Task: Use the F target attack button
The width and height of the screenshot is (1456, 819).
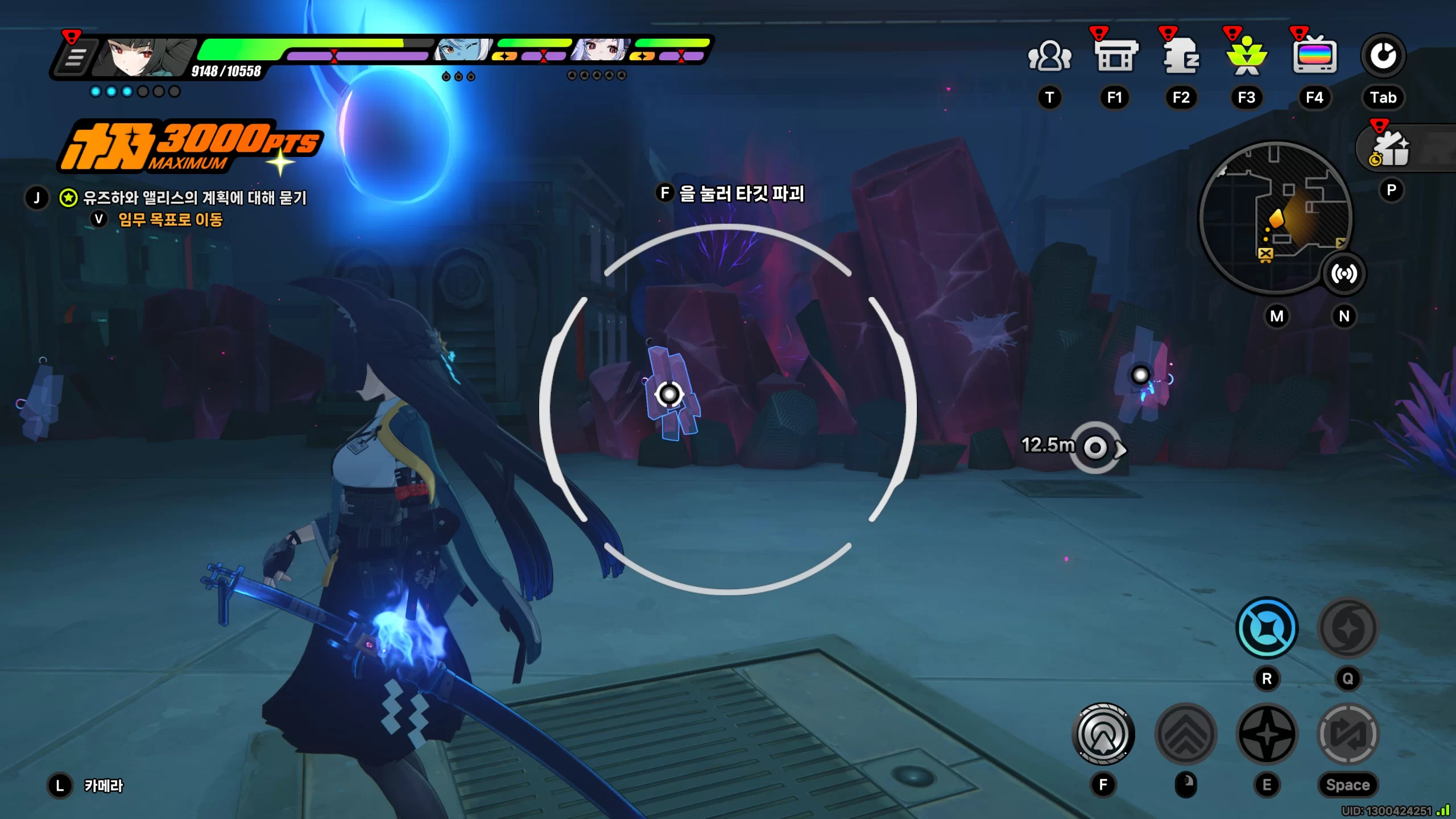Action: coord(1103,734)
